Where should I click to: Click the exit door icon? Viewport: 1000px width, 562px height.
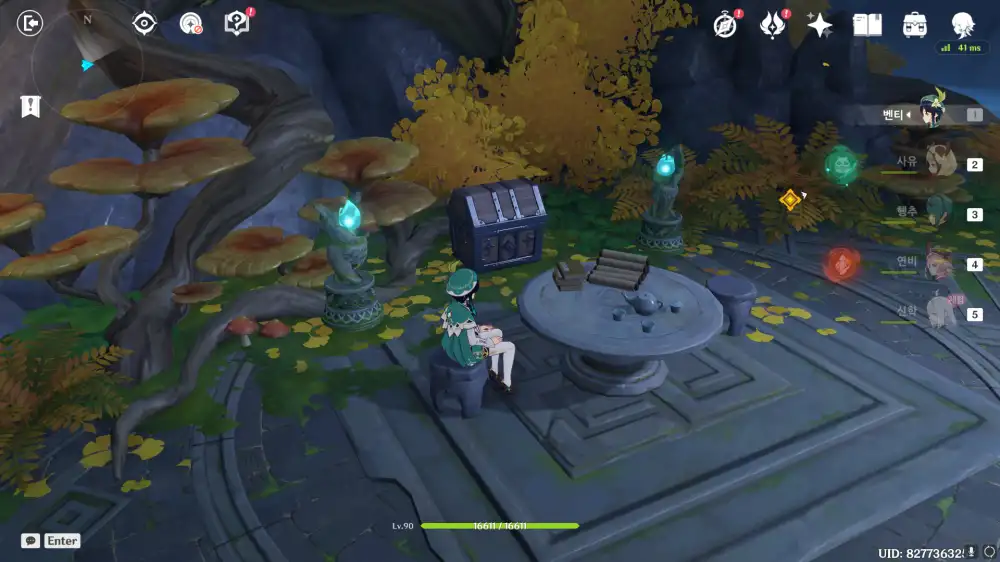[31, 23]
